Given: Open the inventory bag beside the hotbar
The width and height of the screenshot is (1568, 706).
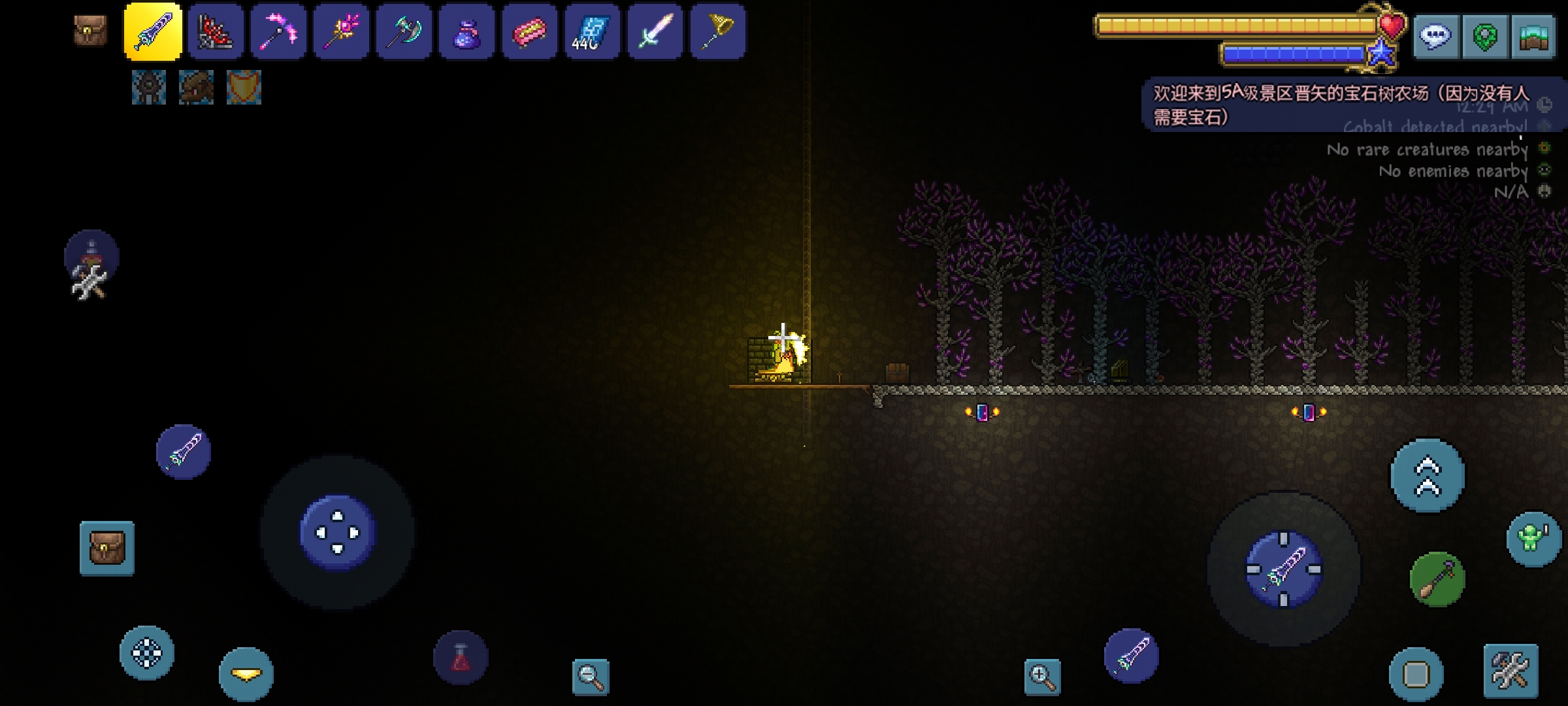Looking at the screenshot, I should (x=90, y=31).
